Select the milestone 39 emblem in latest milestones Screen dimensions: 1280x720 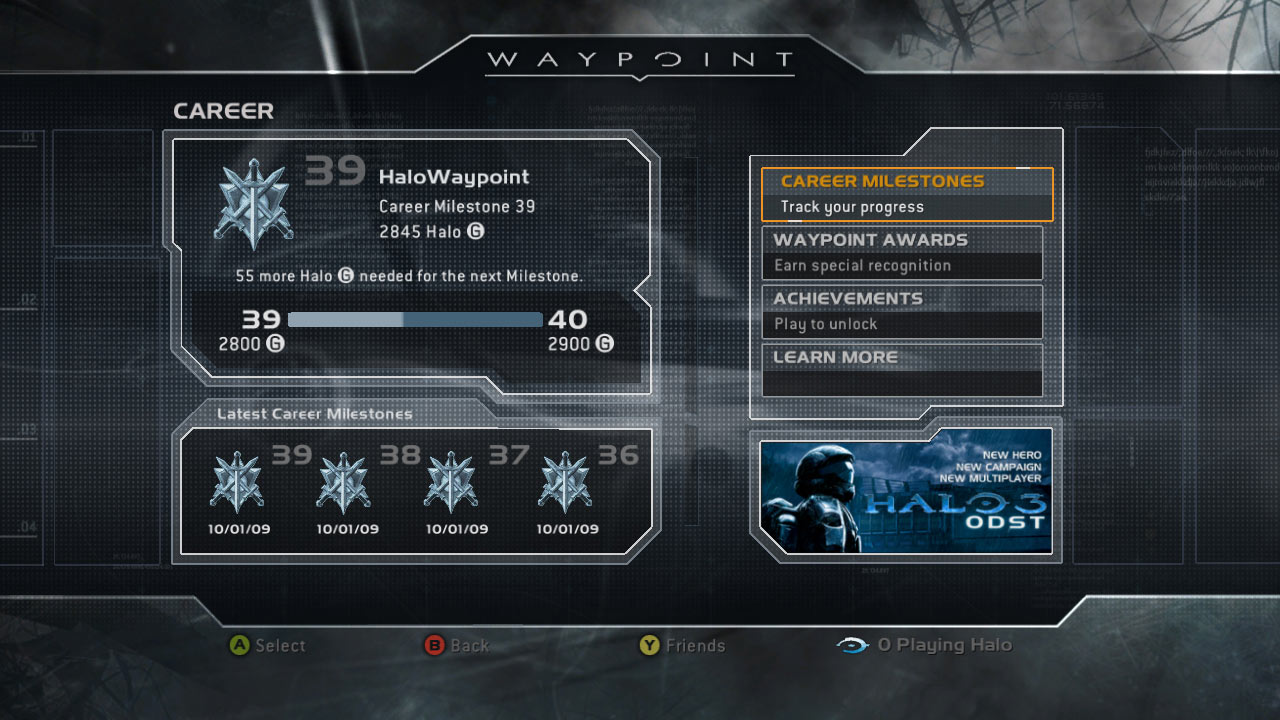tap(237, 483)
